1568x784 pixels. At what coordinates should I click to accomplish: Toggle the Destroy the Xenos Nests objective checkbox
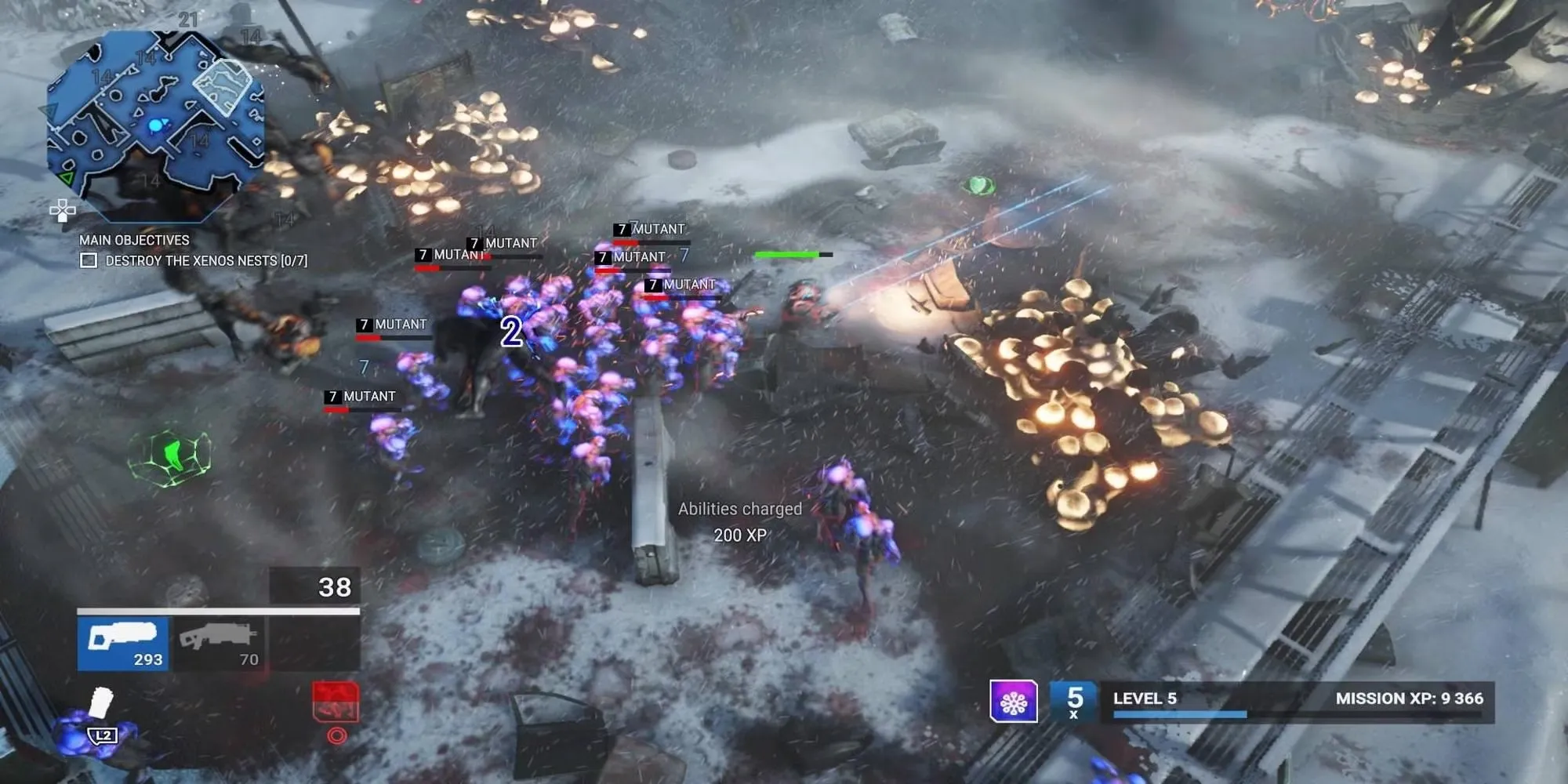[x=89, y=260]
